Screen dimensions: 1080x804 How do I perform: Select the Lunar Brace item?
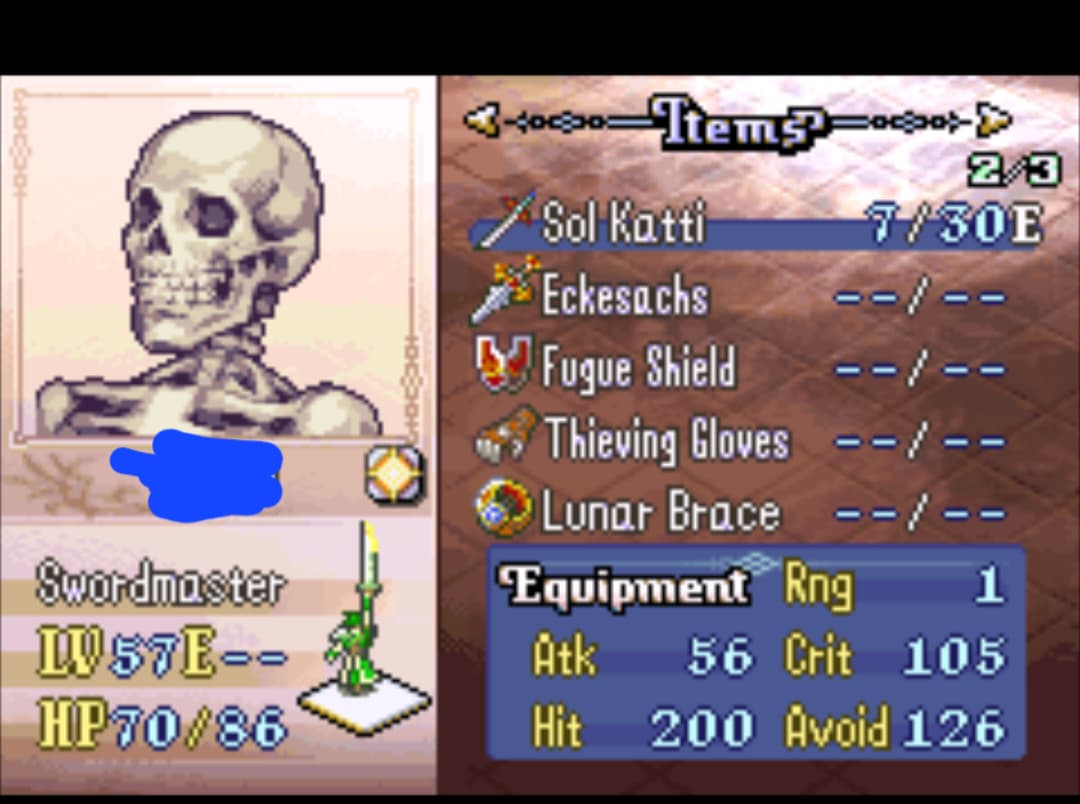[659, 513]
